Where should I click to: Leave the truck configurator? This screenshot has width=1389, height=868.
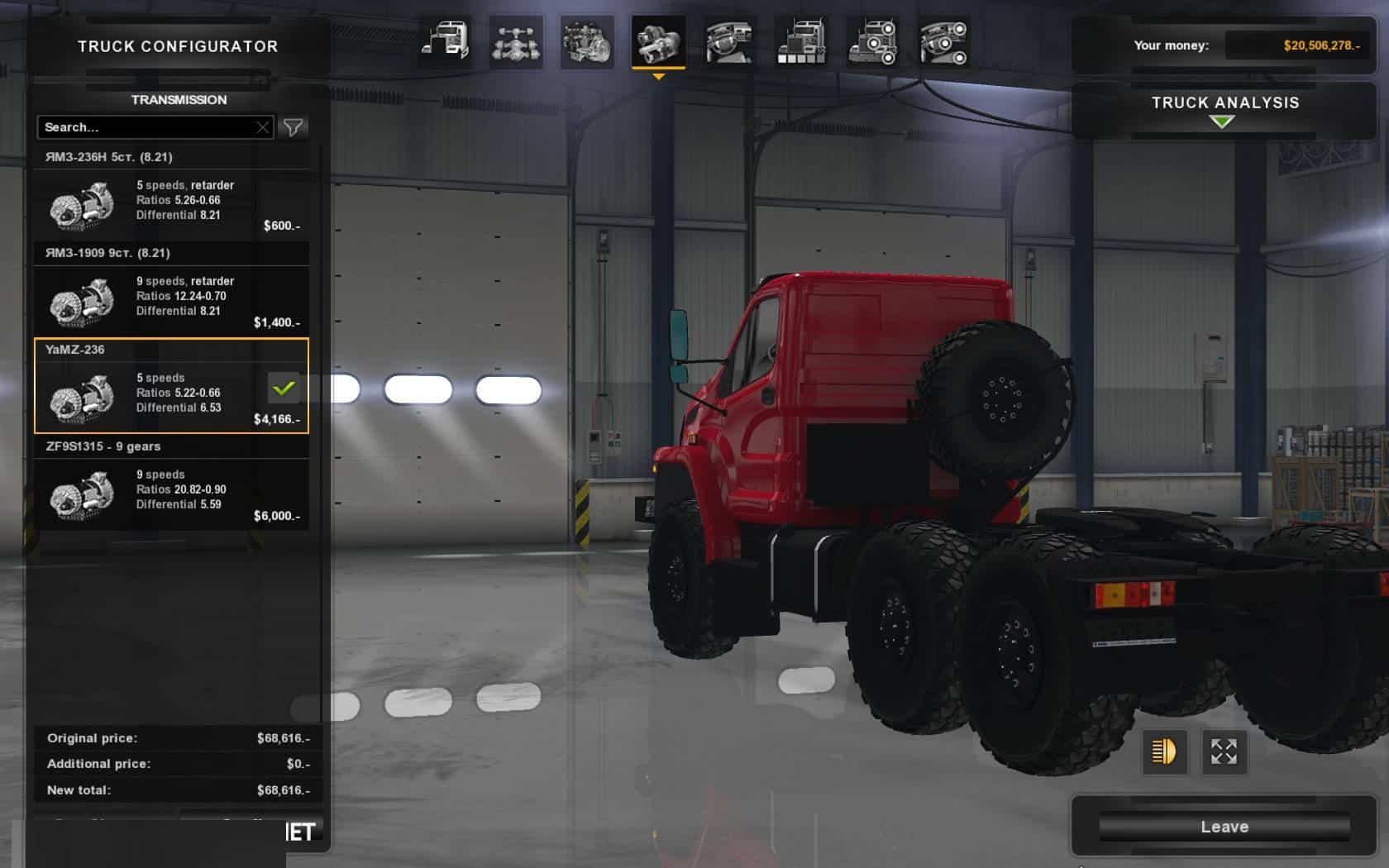tap(1224, 827)
